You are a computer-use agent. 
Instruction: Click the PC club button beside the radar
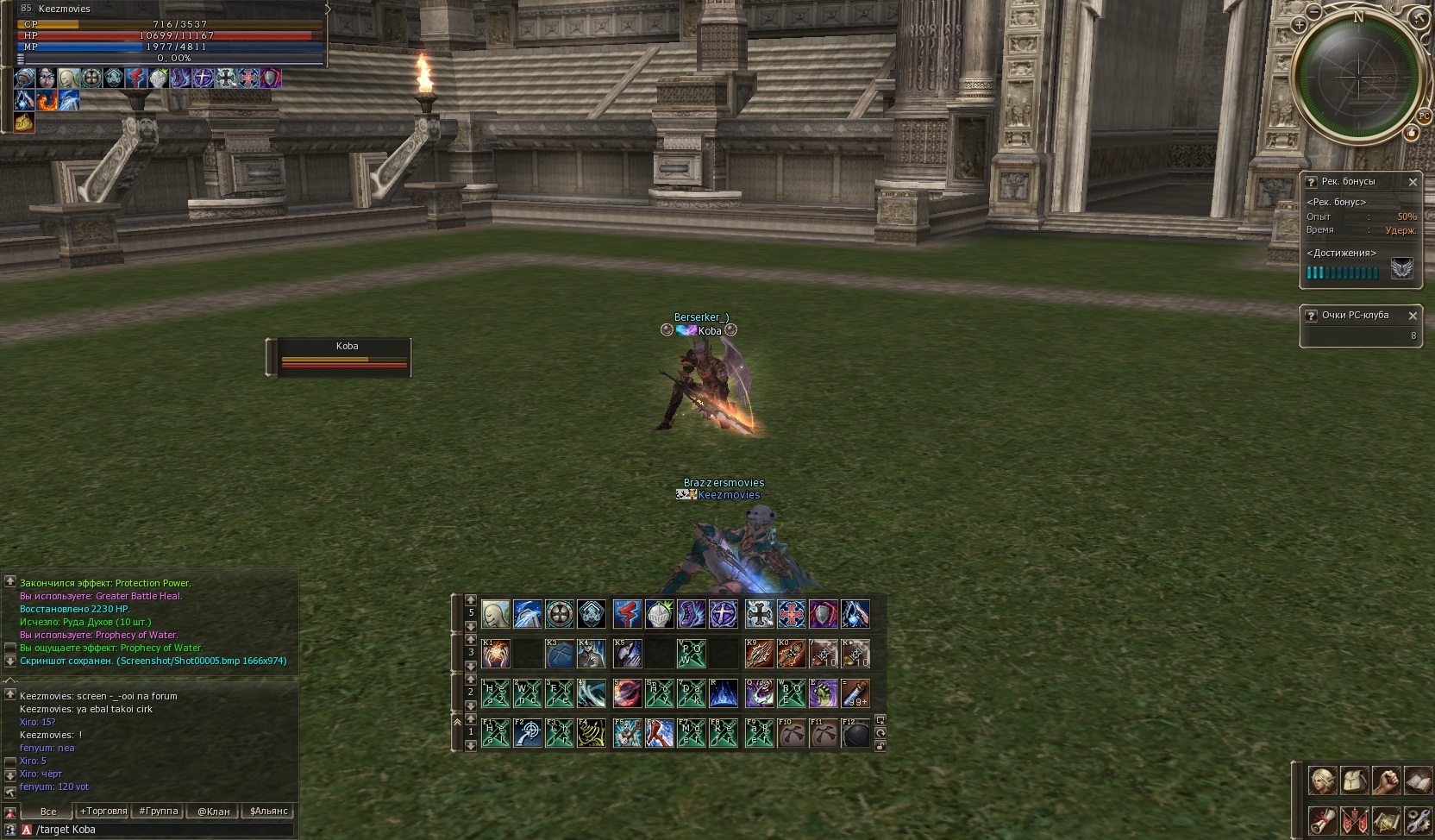(1424, 116)
